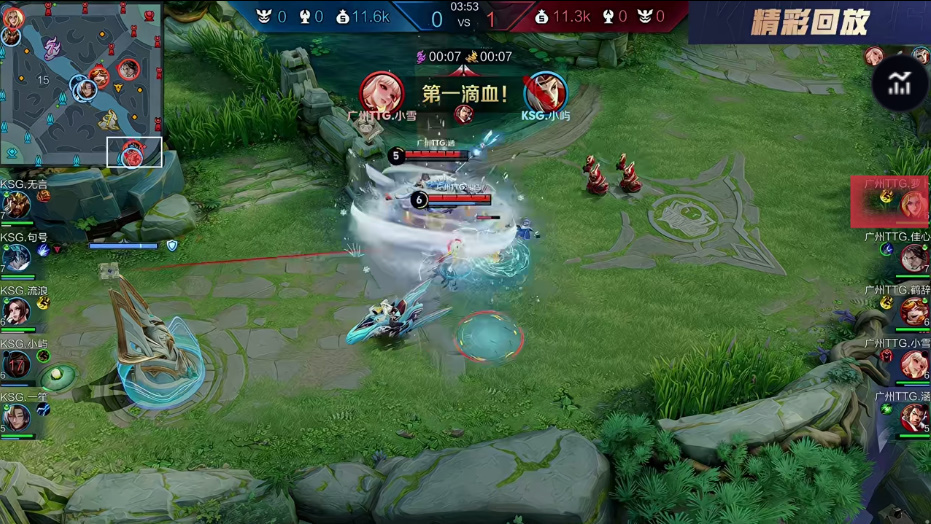The image size is (931, 524).
Task: Switch view to KSG.一笙's portrait
Action: pyautogui.click(x=17, y=417)
